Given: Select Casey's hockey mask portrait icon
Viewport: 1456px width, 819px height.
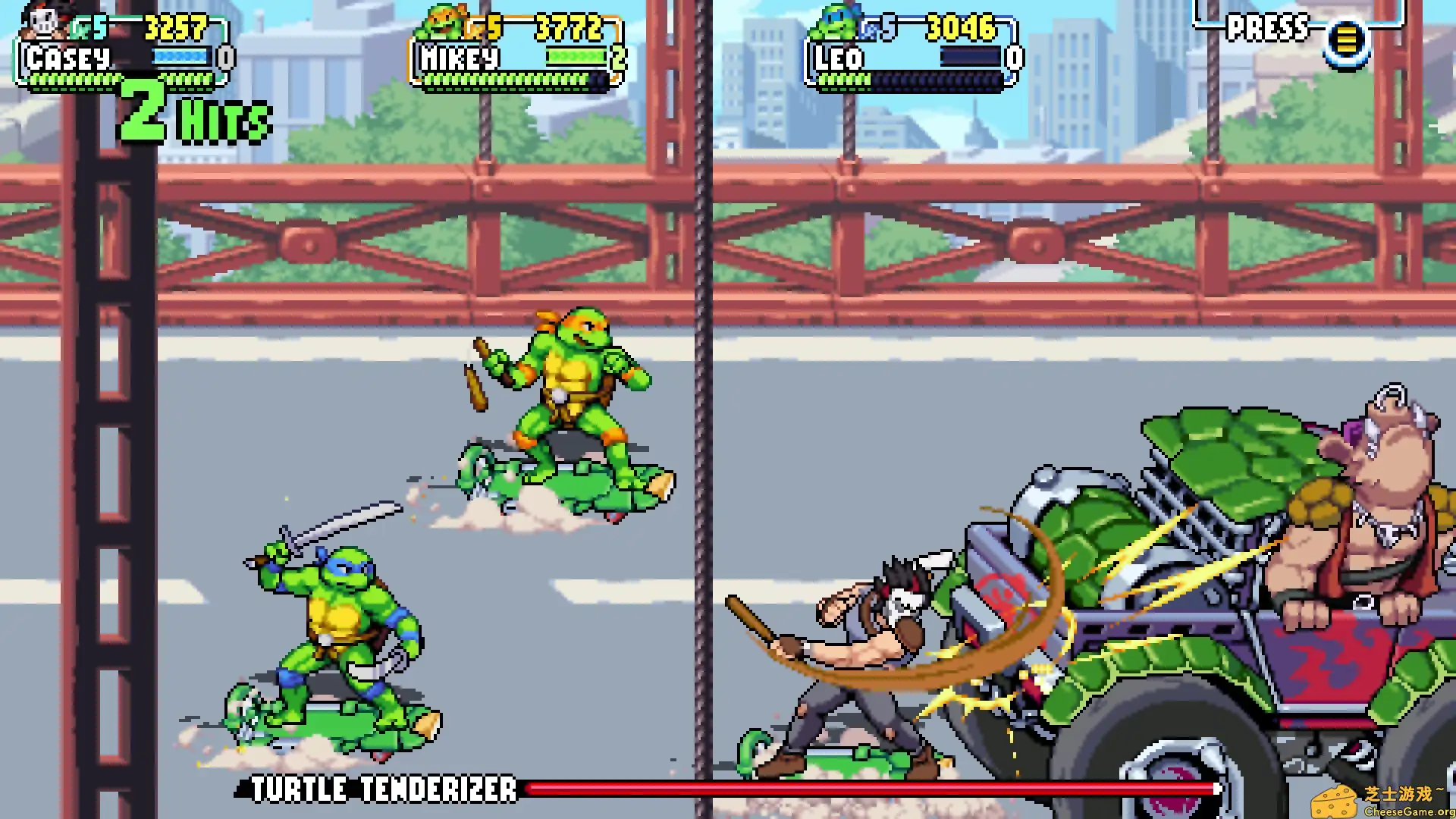Looking at the screenshot, I should click(42, 23).
